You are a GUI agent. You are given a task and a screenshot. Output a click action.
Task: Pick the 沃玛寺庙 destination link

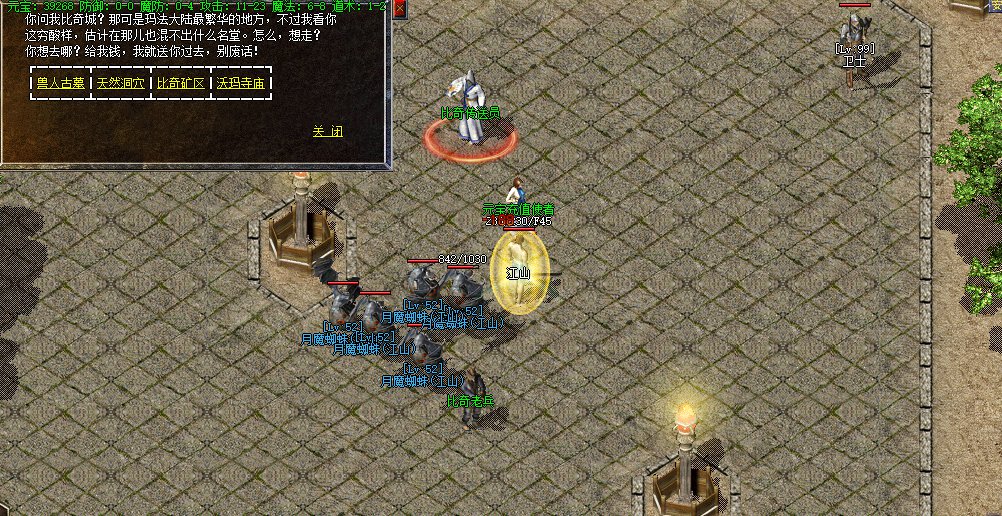[241, 84]
